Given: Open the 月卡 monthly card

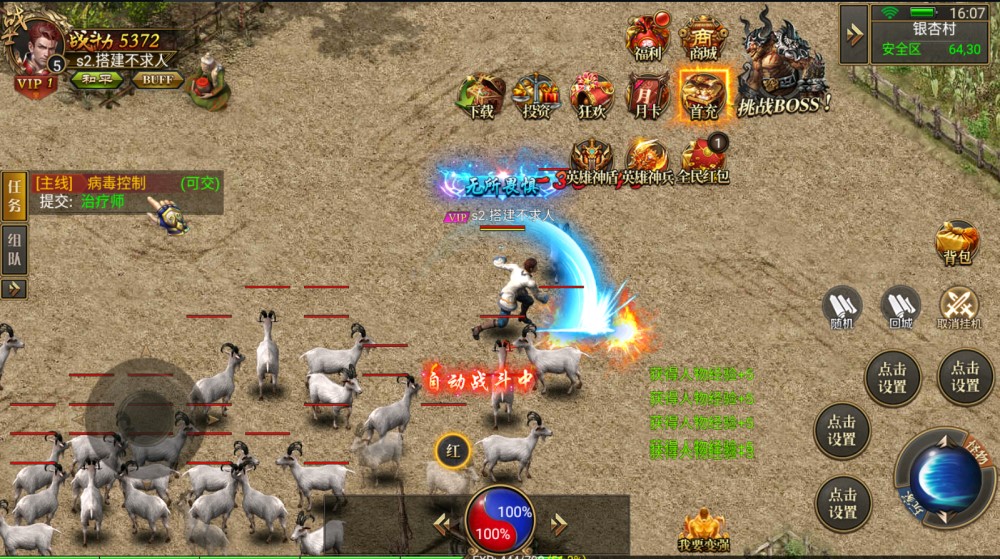Looking at the screenshot, I should (647, 96).
